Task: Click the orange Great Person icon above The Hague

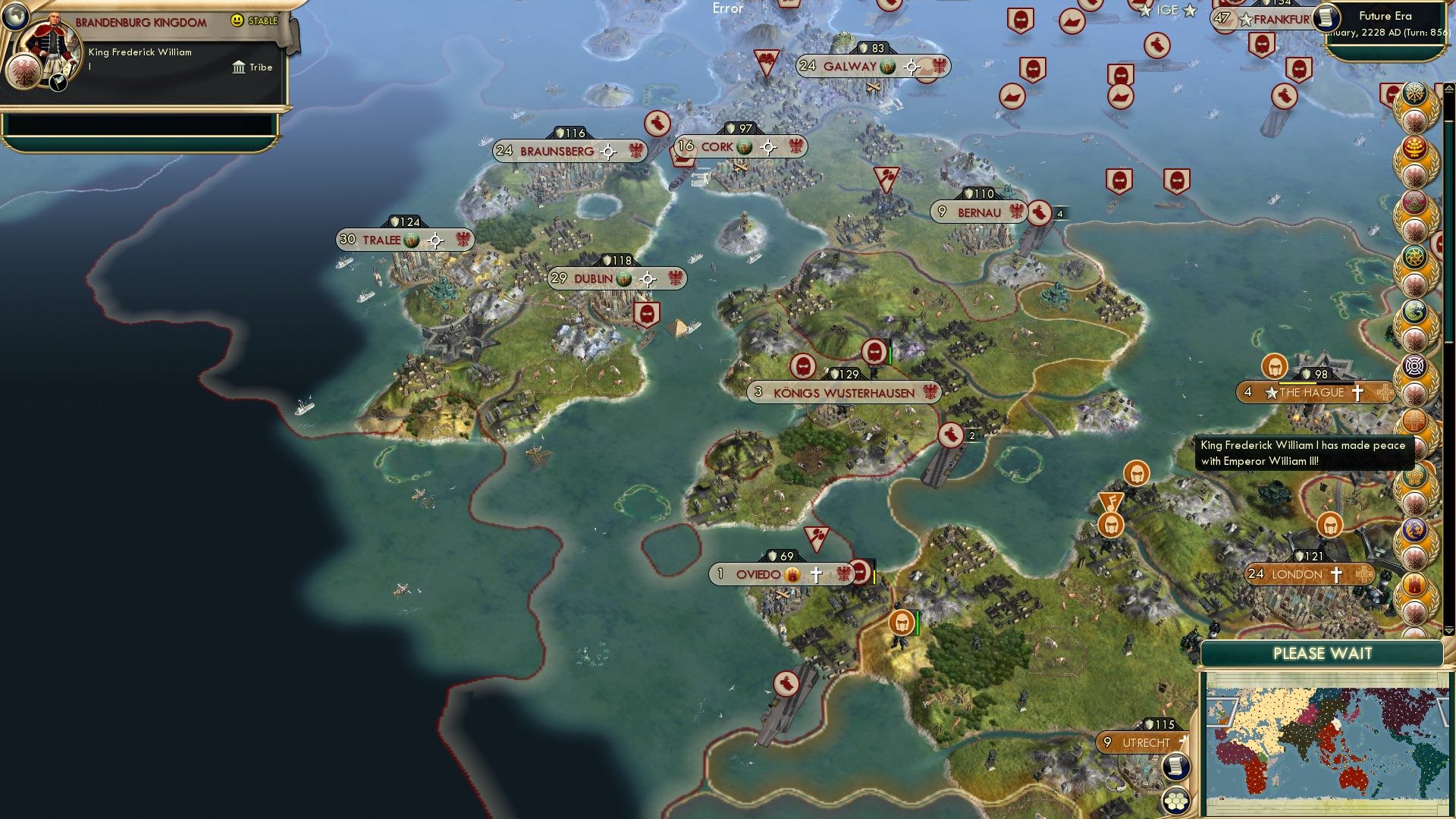Action: pyautogui.click(x=1273, y=366)
